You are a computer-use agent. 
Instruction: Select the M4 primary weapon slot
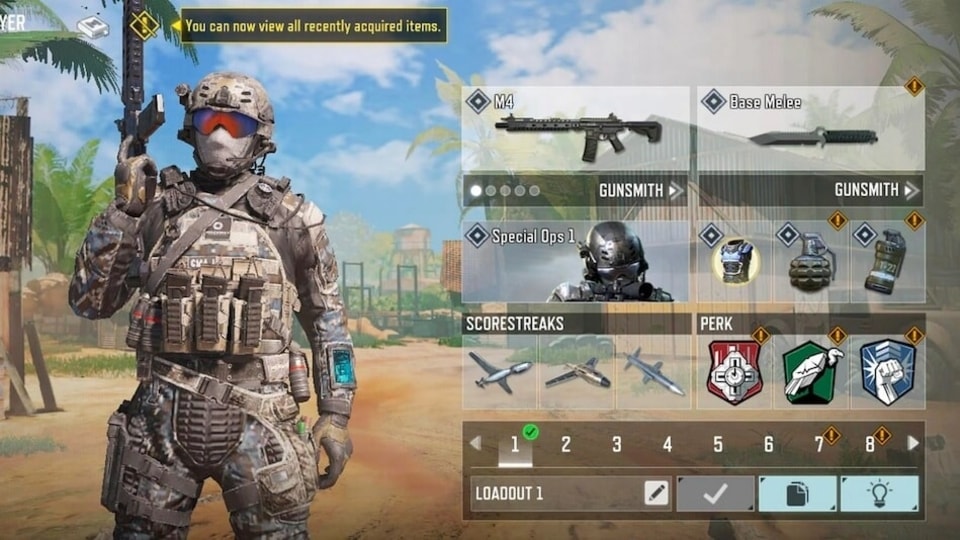(576, 130)
